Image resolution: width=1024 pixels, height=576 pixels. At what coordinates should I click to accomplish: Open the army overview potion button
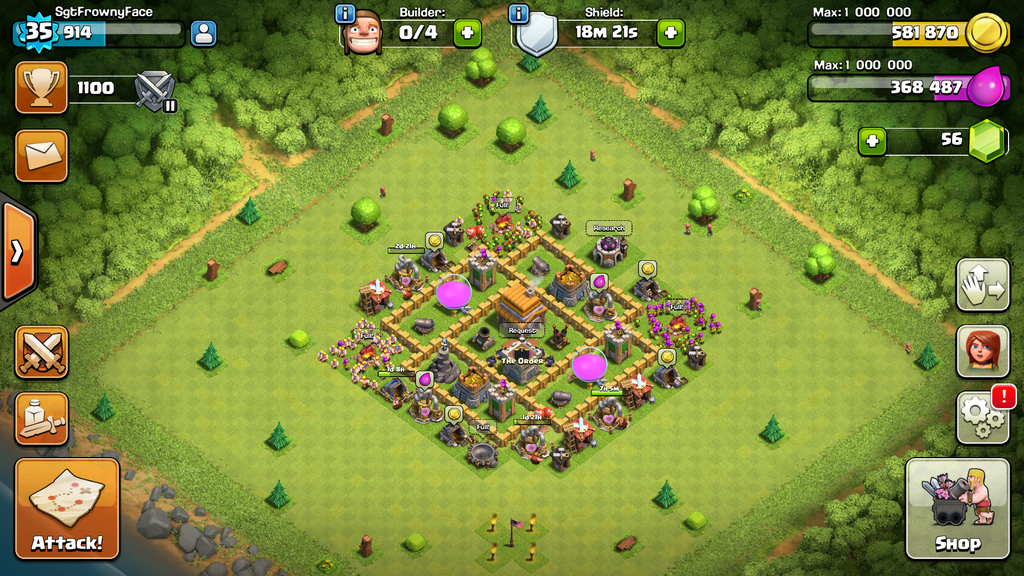pos(41,418)
